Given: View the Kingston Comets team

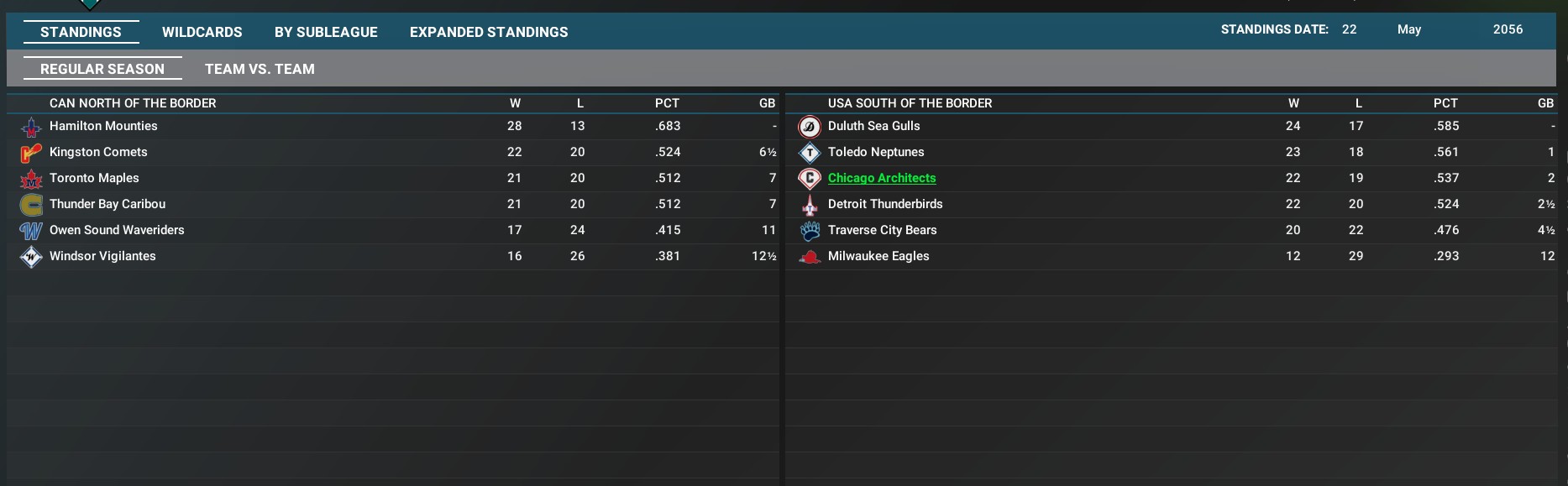Looking at the screenshot, I should coord(98,152).
